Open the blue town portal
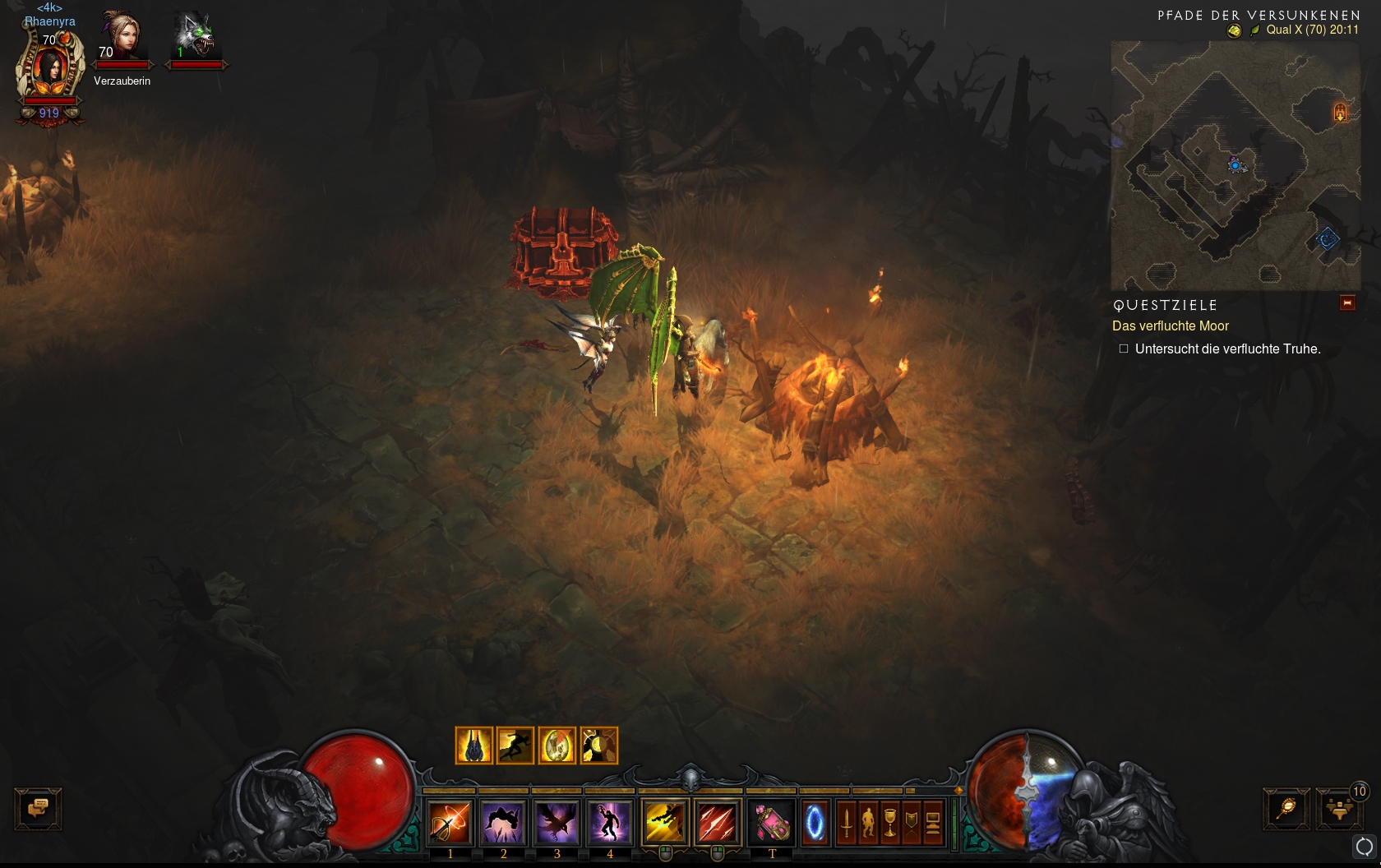1381x868 pixels. click(815, 821)
